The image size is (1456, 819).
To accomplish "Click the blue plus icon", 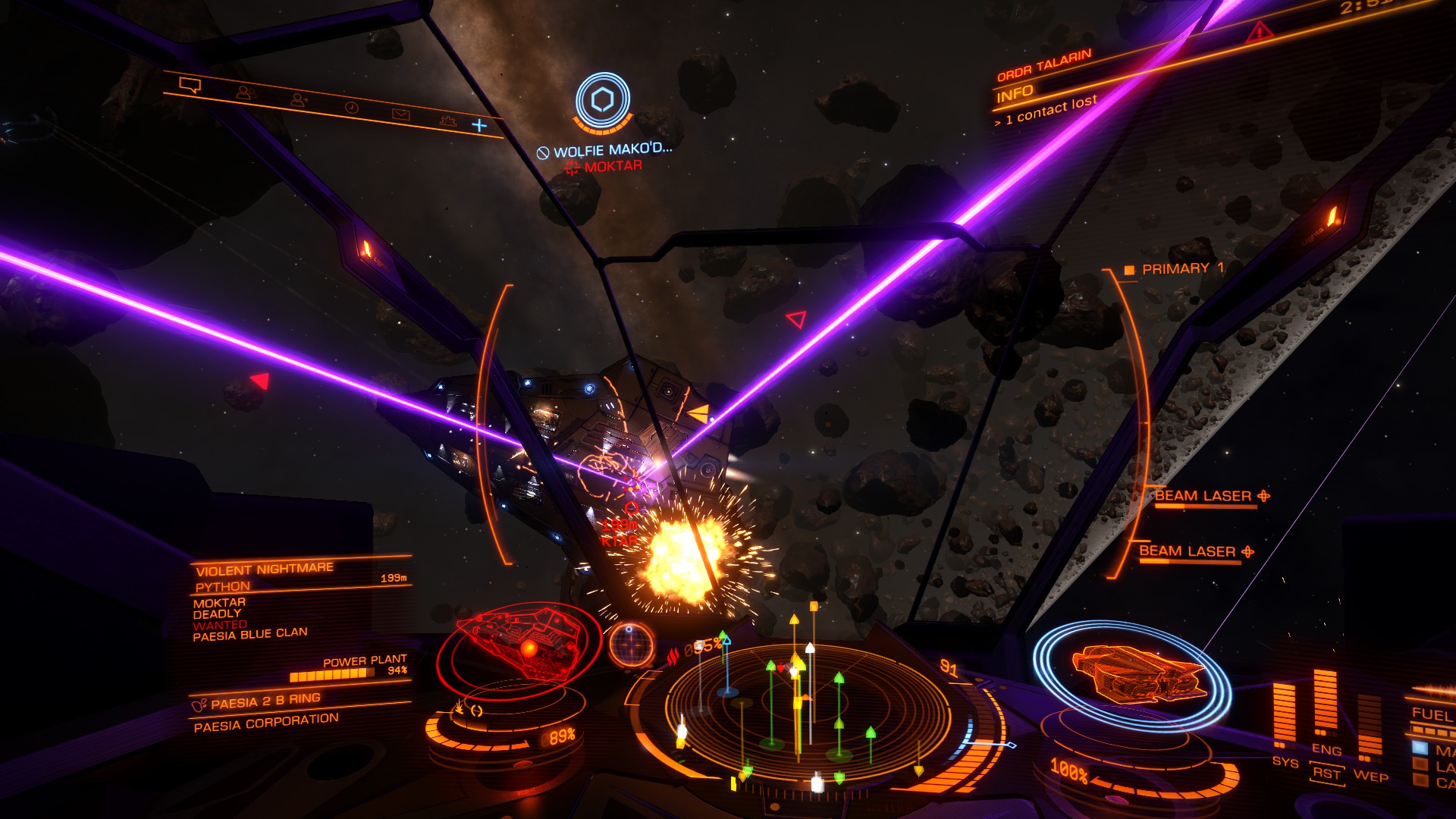I will point(479,125).
